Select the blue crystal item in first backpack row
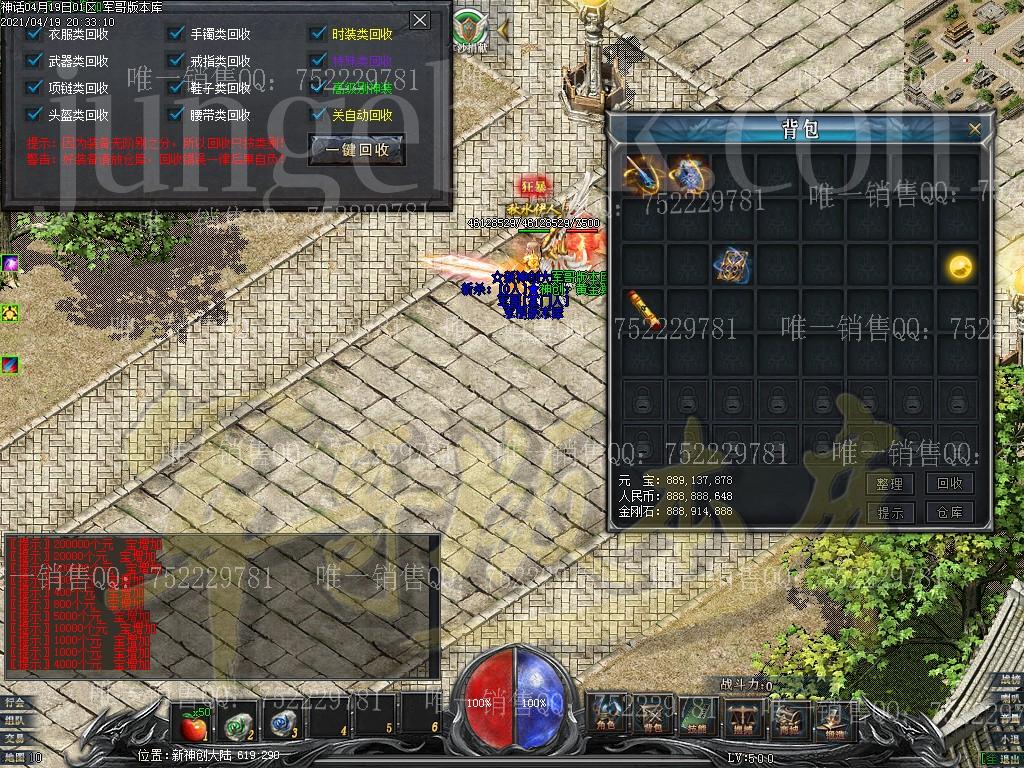The width and height of the screenshot is (1024, 768). pyautogui.click(x=687, y=172)
